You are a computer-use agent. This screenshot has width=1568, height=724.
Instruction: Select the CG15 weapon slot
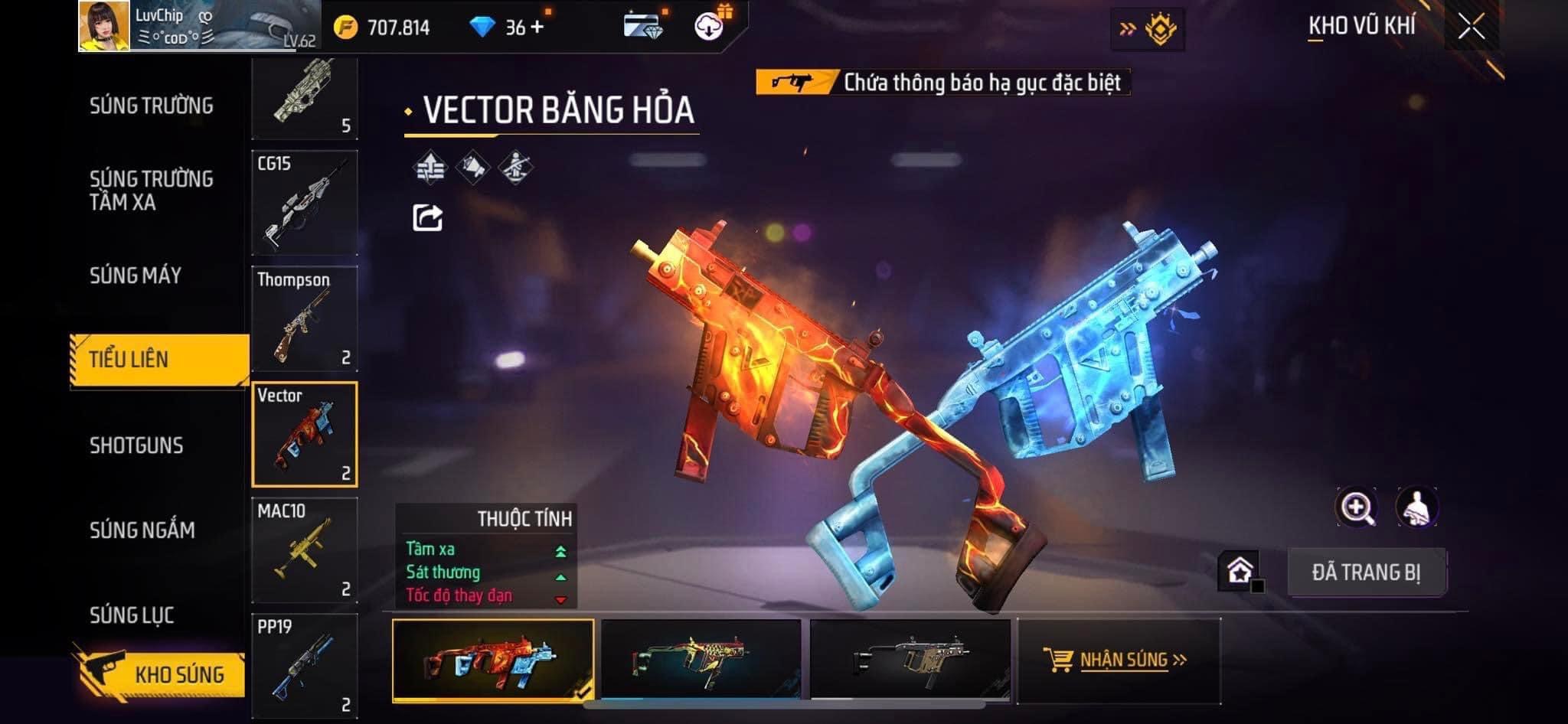pyautogui.click(x=305, y=203)
